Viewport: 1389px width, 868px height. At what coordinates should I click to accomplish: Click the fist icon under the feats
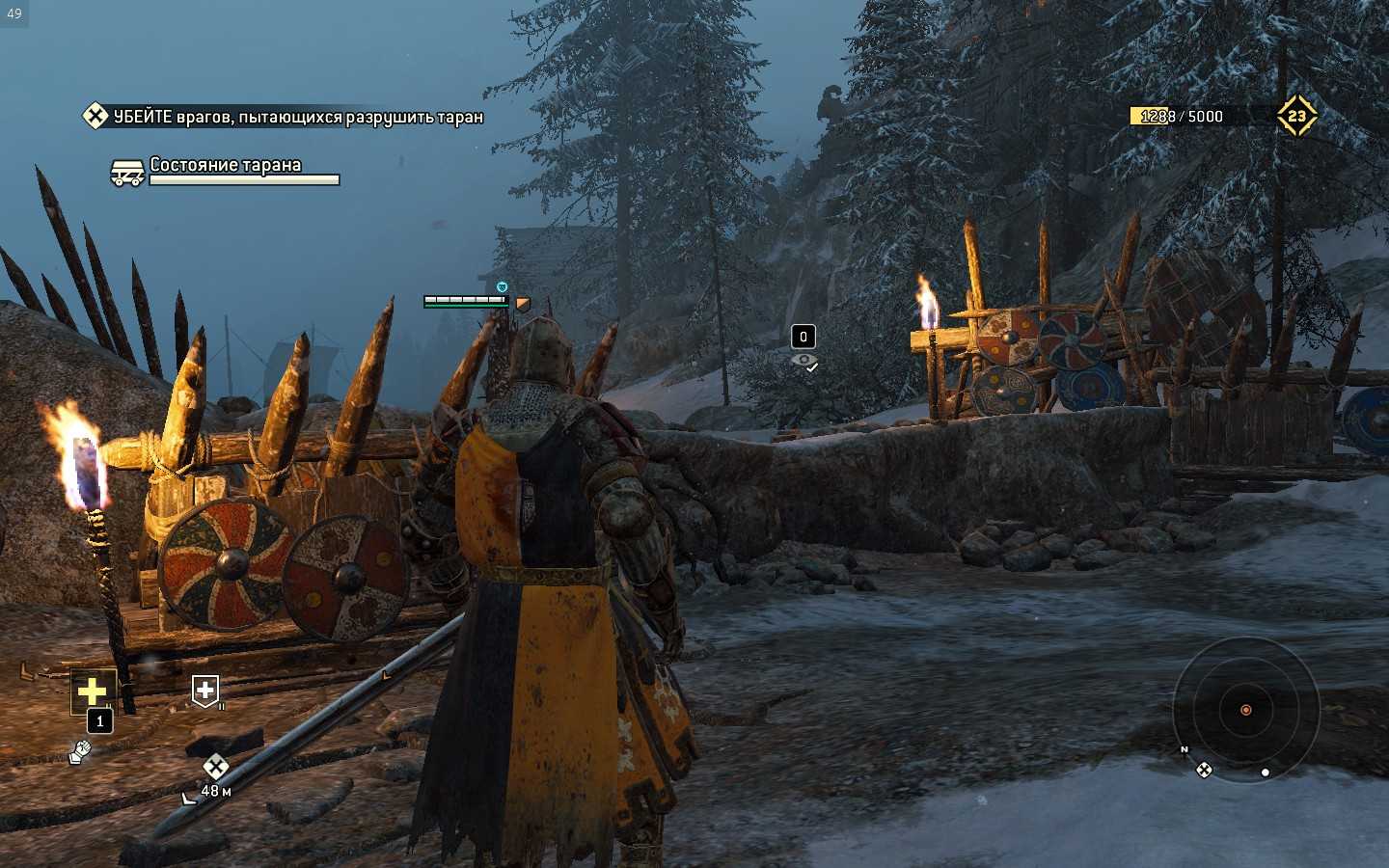80,751
